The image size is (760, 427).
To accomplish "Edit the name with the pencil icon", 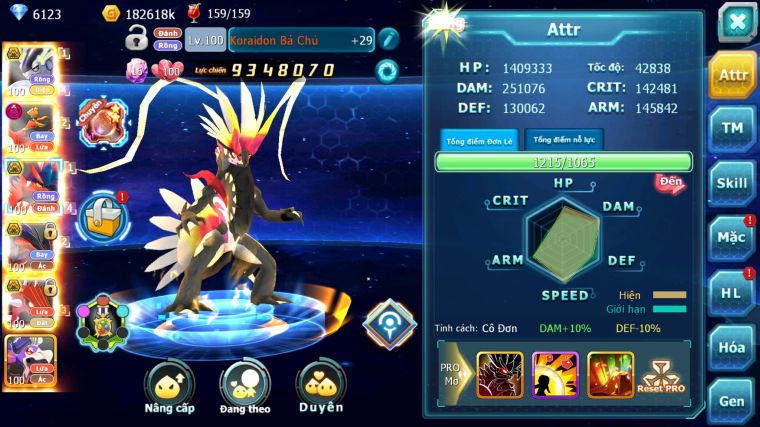I will click(x=388, y=39).
